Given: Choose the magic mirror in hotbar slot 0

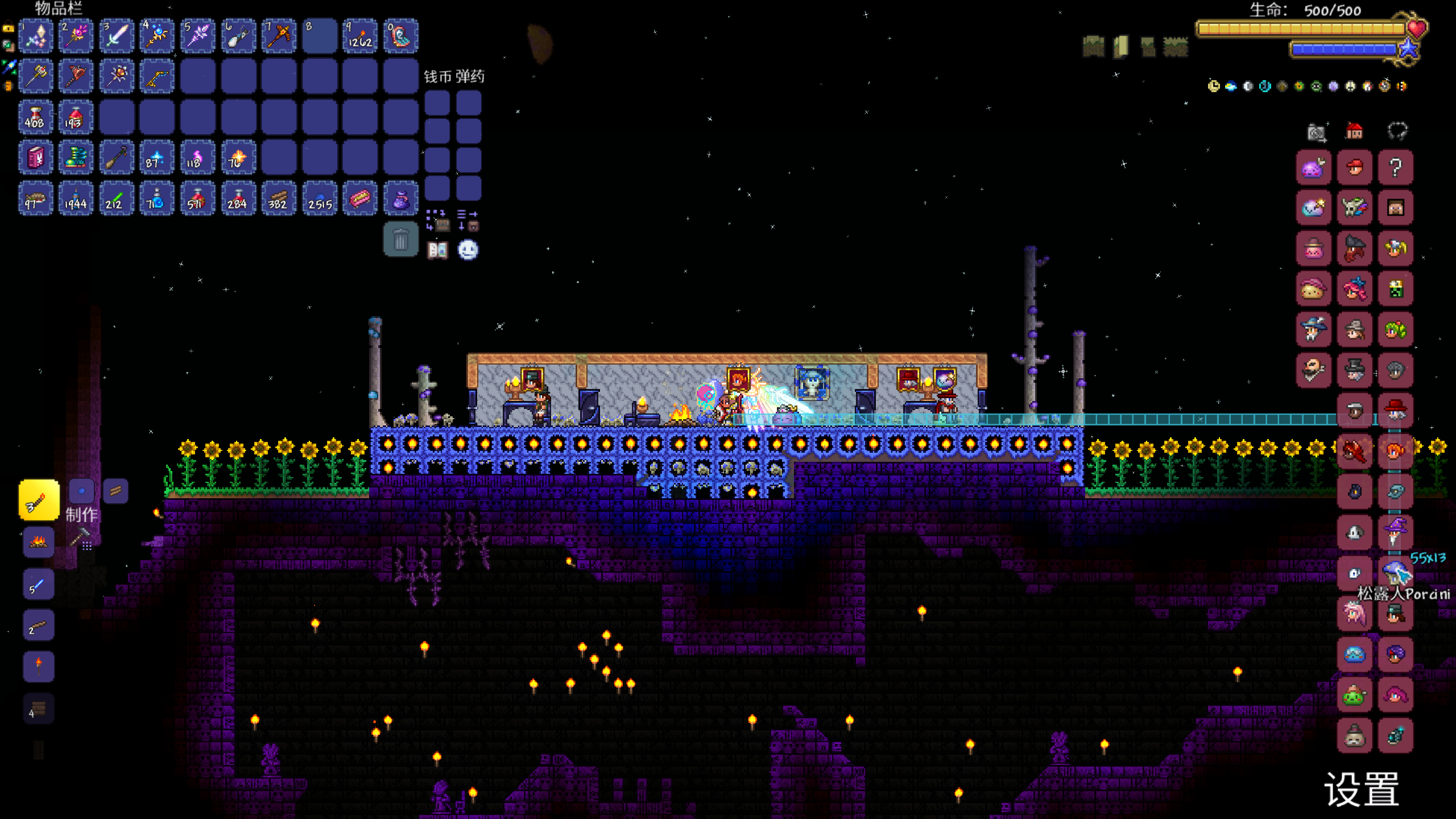Looking at the screenshot, I should [400, 36].
